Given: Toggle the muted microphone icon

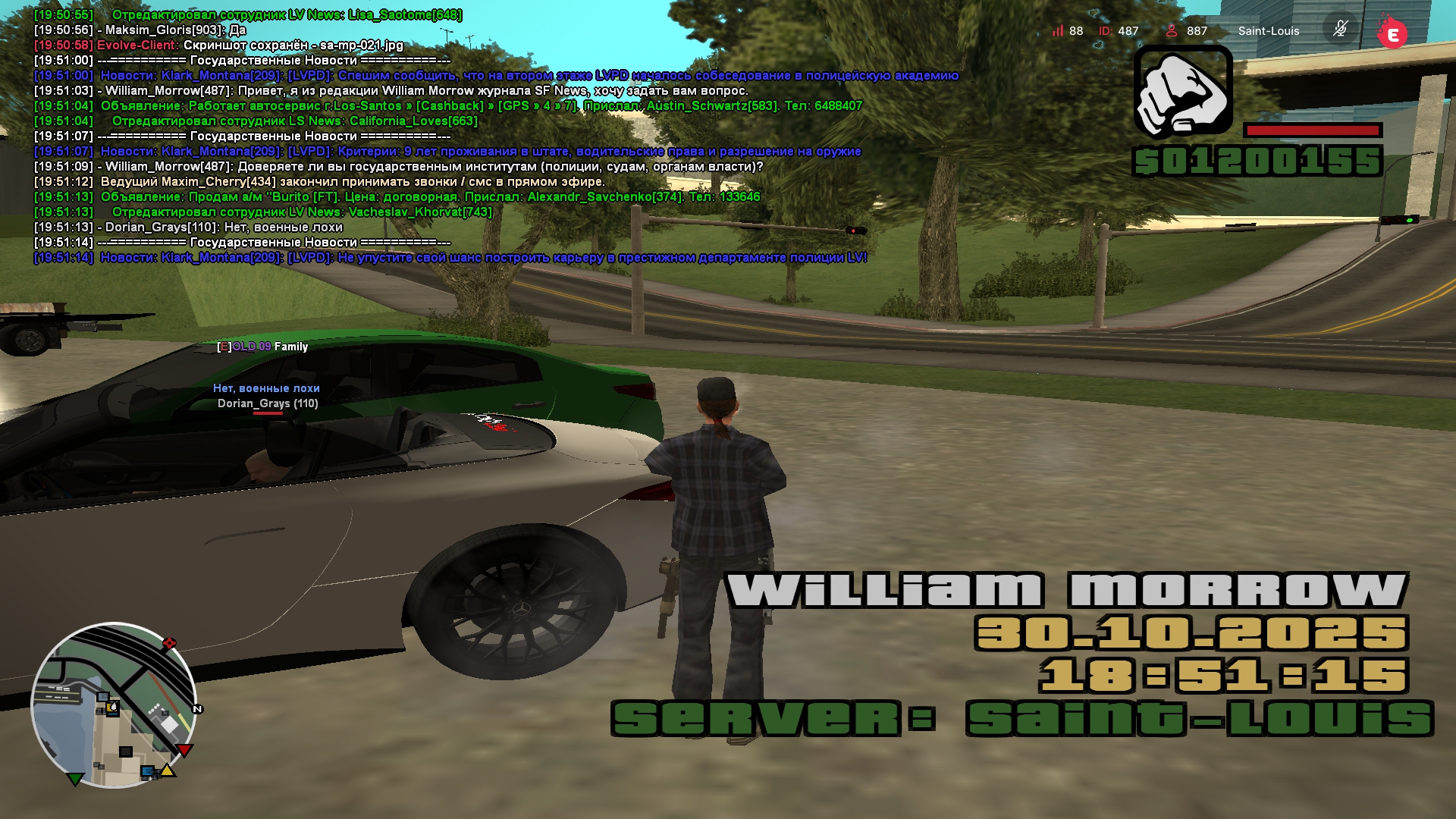Looking at the screenshot, I should point(1340,30).
